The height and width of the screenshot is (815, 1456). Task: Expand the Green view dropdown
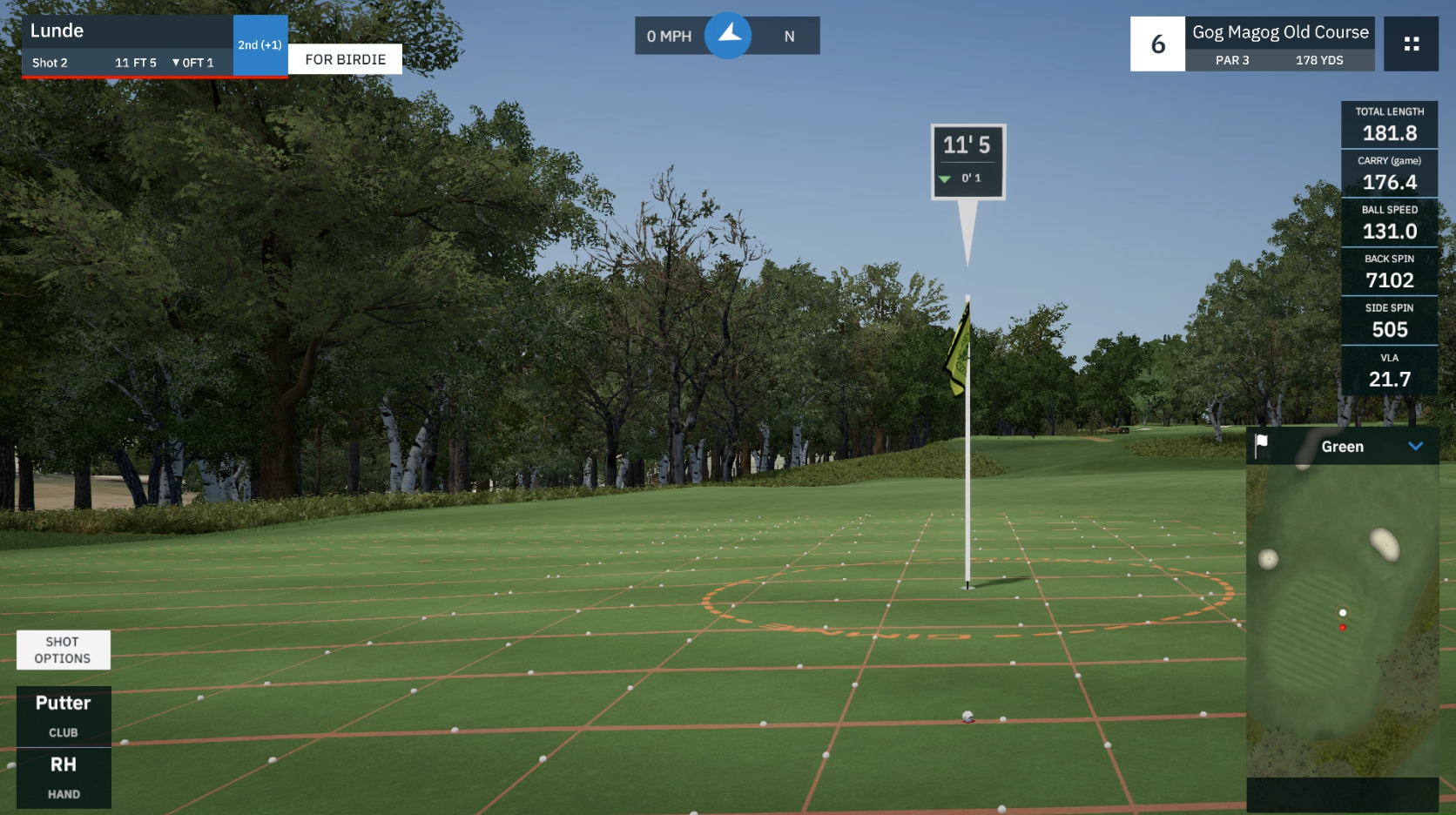pyautogui.click(x=1415, y=447)
